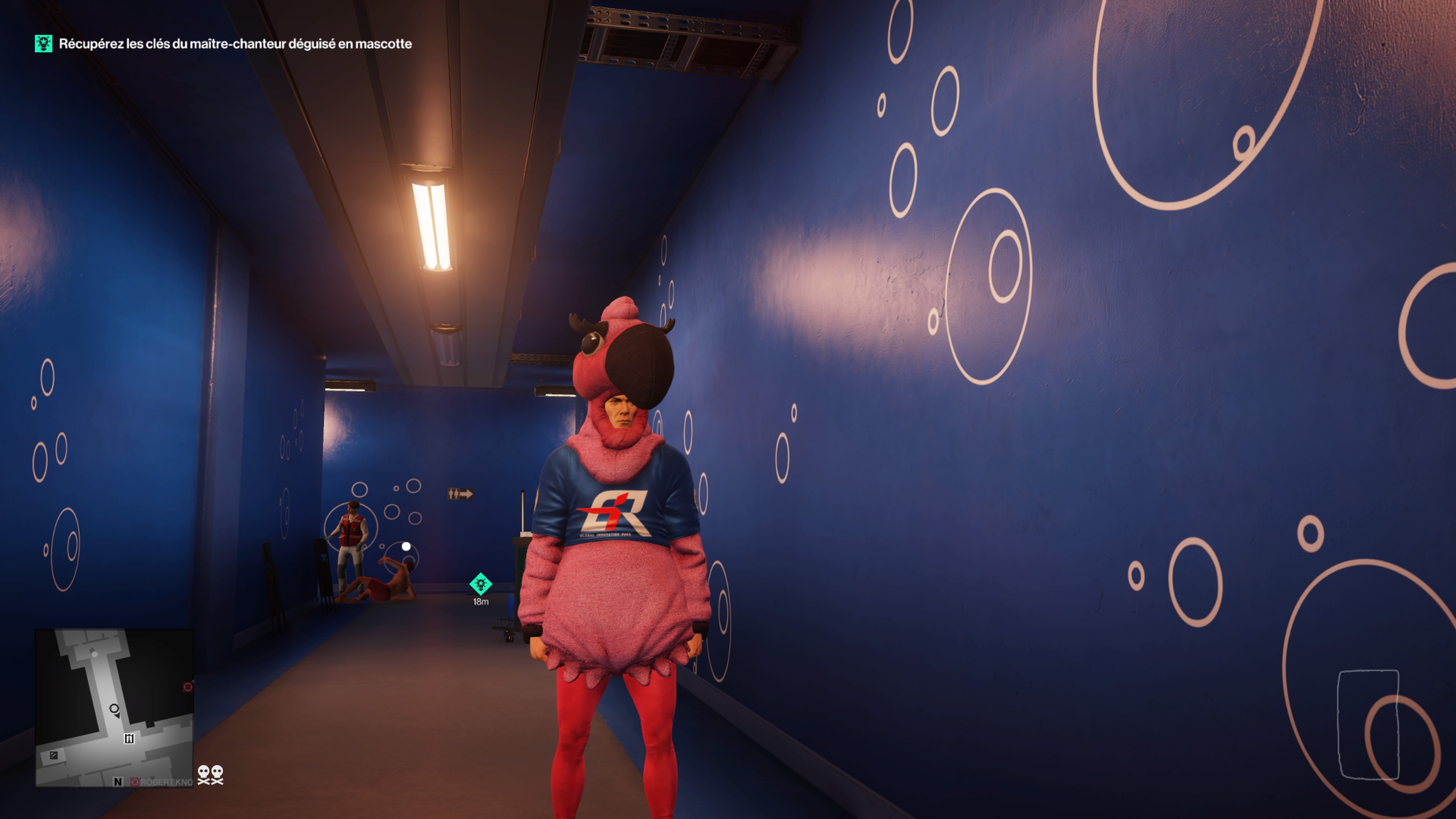Viewport: 1456px width, 819px height.
Task: Select the empty item slot outline
Action: (1368, 725)
